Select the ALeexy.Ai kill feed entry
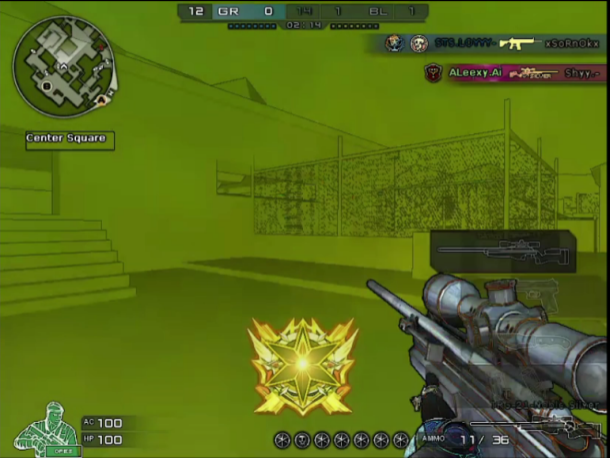 (x=513, y=73)
